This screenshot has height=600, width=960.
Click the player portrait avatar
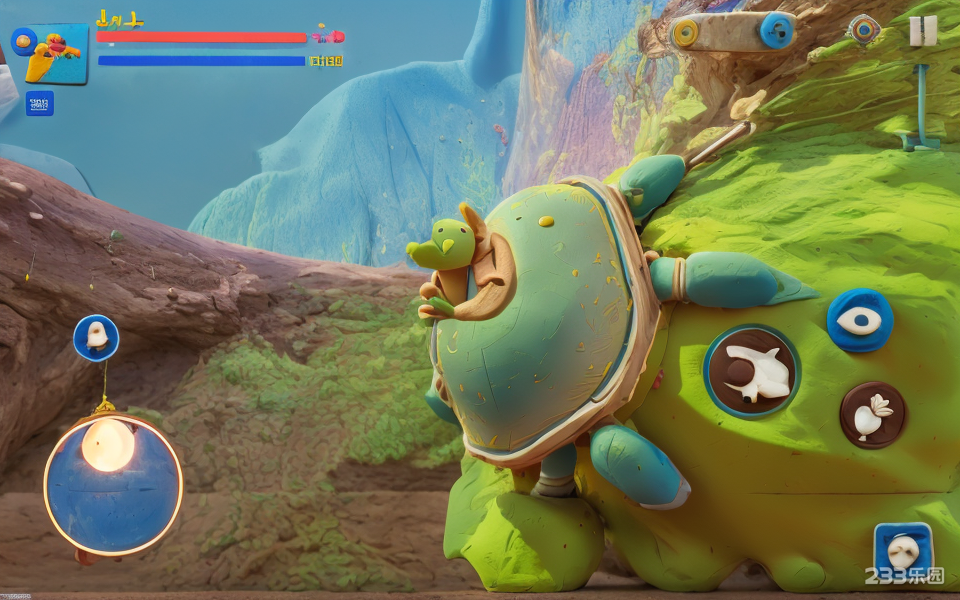[56, 53]
